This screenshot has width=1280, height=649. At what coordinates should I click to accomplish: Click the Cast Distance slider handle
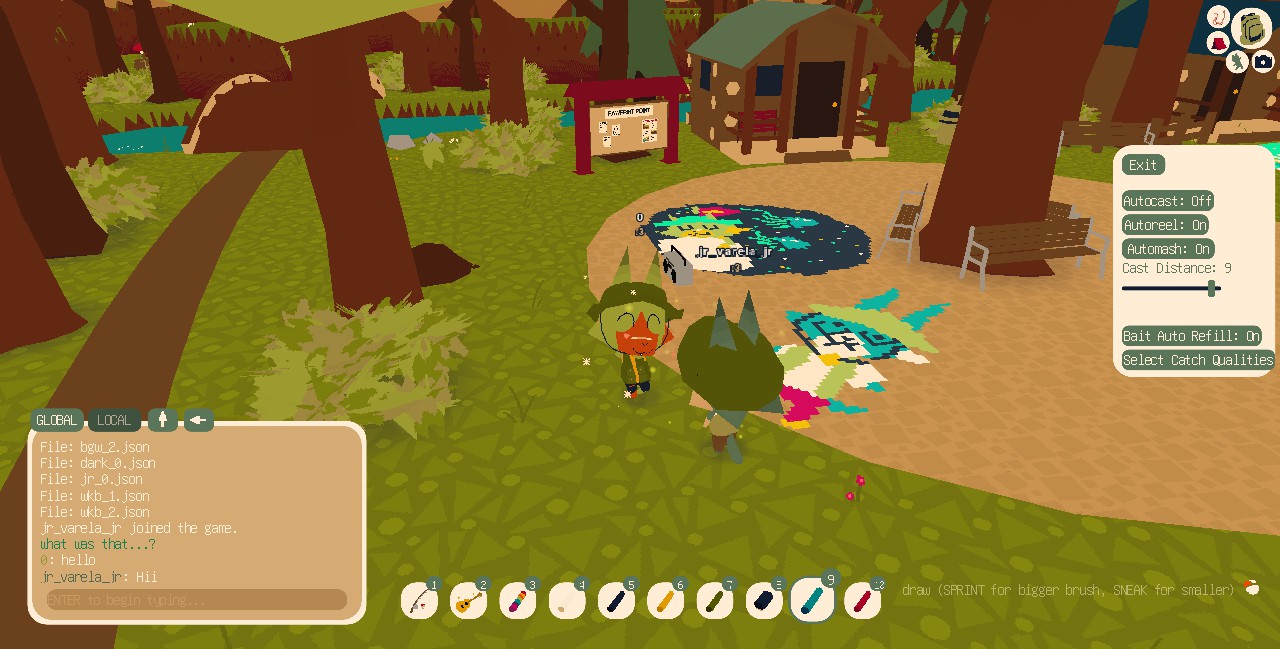click(x=1212, y=289)
